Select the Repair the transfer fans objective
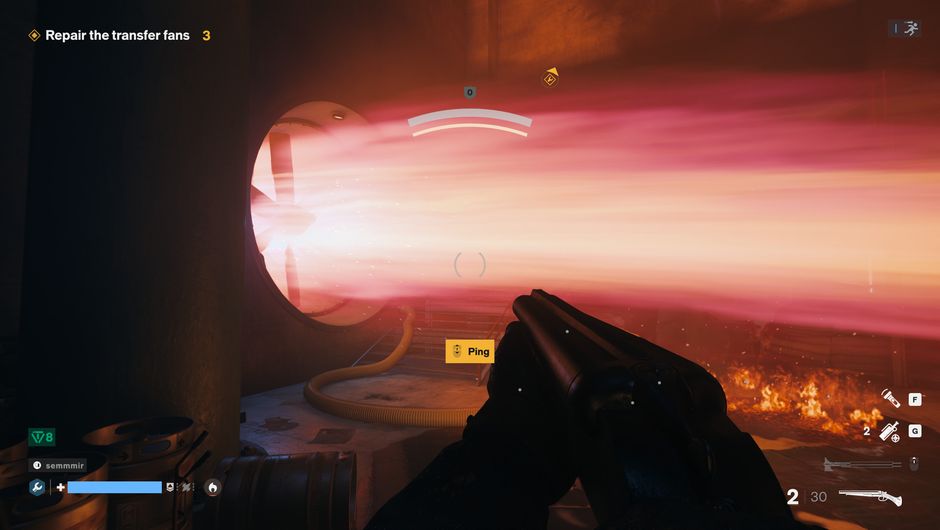Viewport: 940px width, 530px height. point(117,35)
